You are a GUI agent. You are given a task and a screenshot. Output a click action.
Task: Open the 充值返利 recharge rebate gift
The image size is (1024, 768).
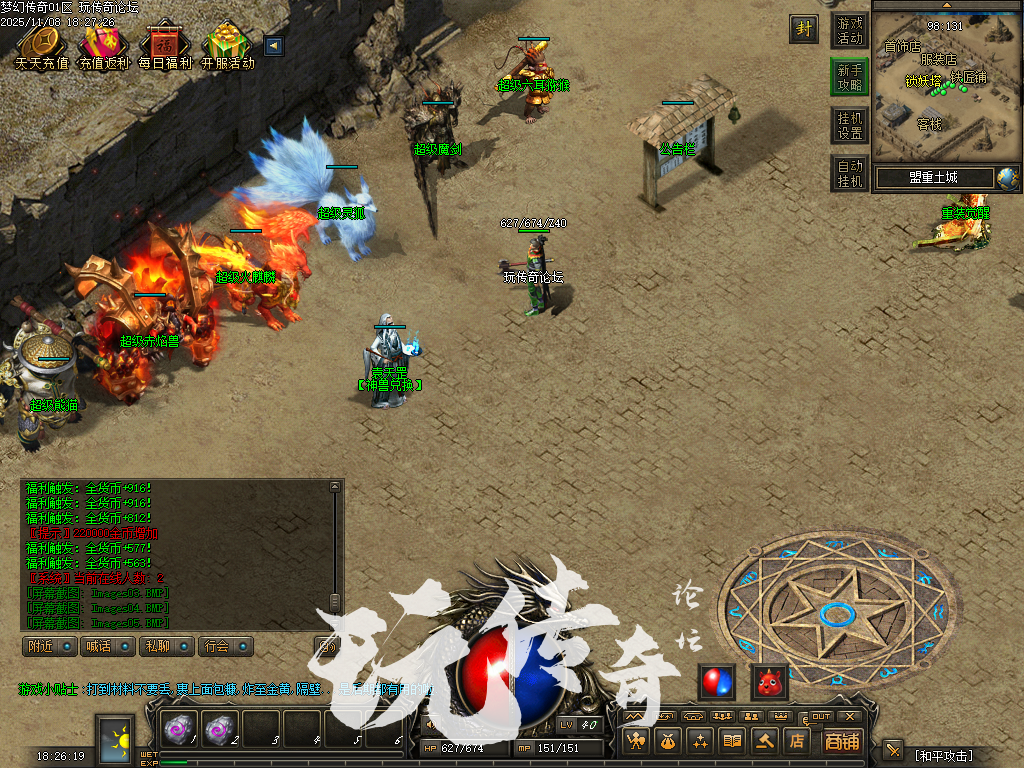tap(103, 45)
